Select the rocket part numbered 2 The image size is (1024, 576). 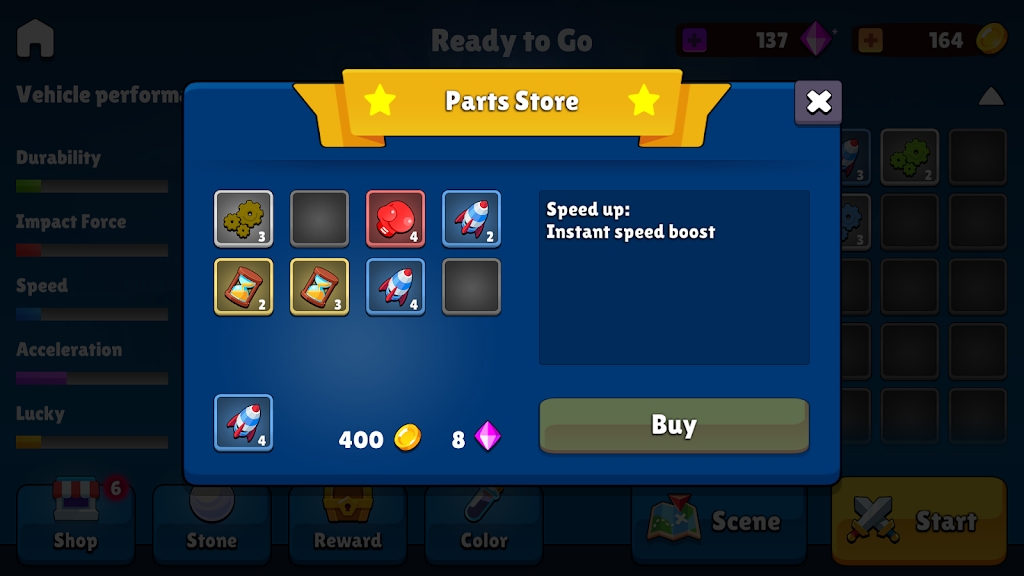tap(471, 218)
